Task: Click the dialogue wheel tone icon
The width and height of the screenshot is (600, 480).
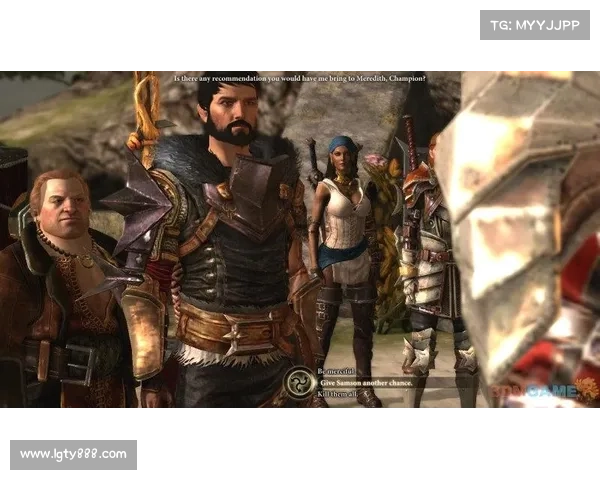Action: click(298, 383)
